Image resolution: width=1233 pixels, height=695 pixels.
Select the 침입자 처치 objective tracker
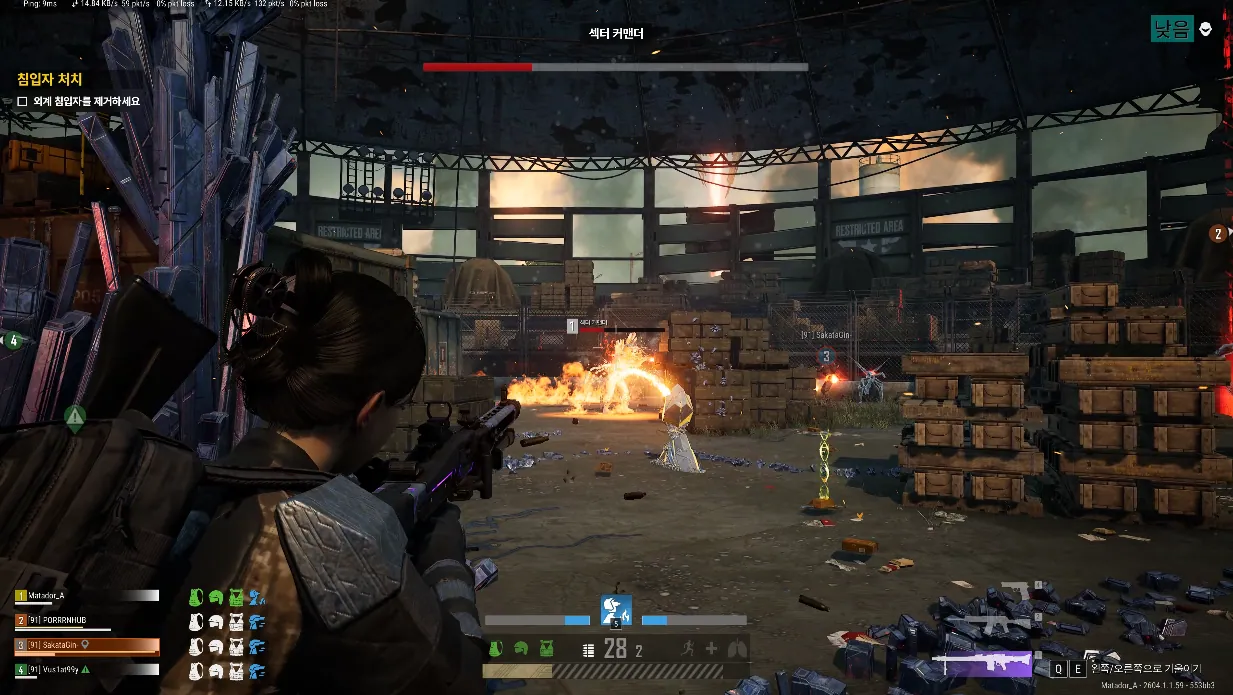tap(49, 79)
